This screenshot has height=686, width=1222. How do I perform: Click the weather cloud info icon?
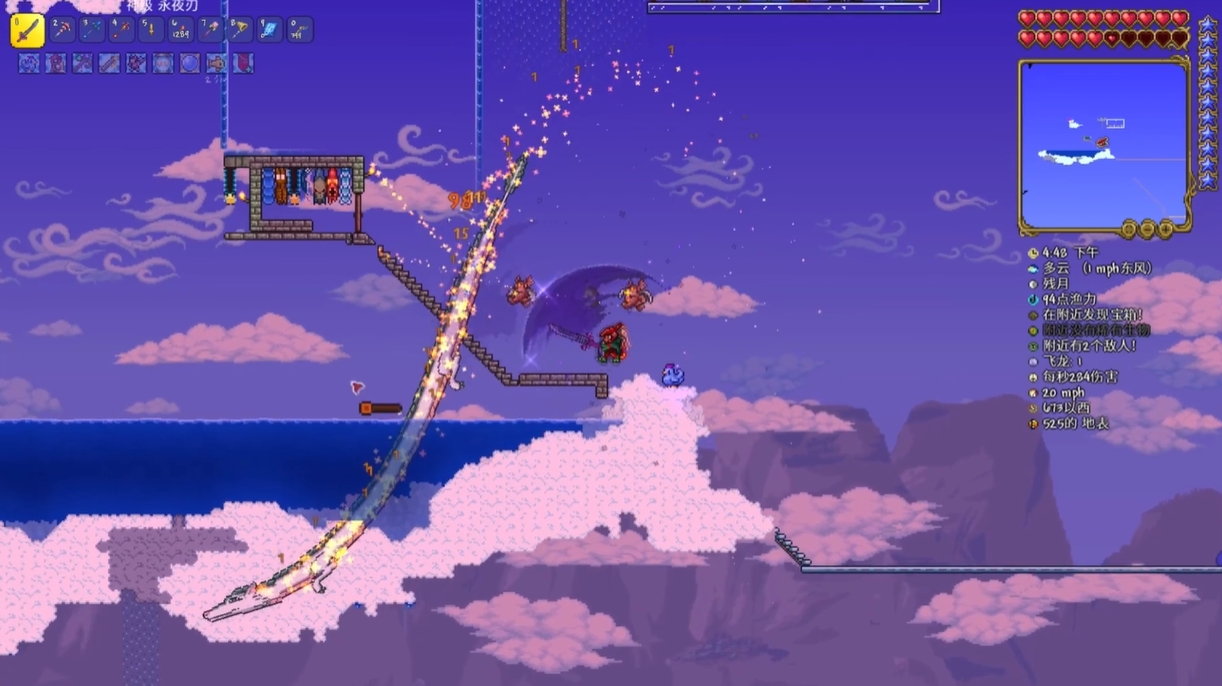coord(1033,269)
